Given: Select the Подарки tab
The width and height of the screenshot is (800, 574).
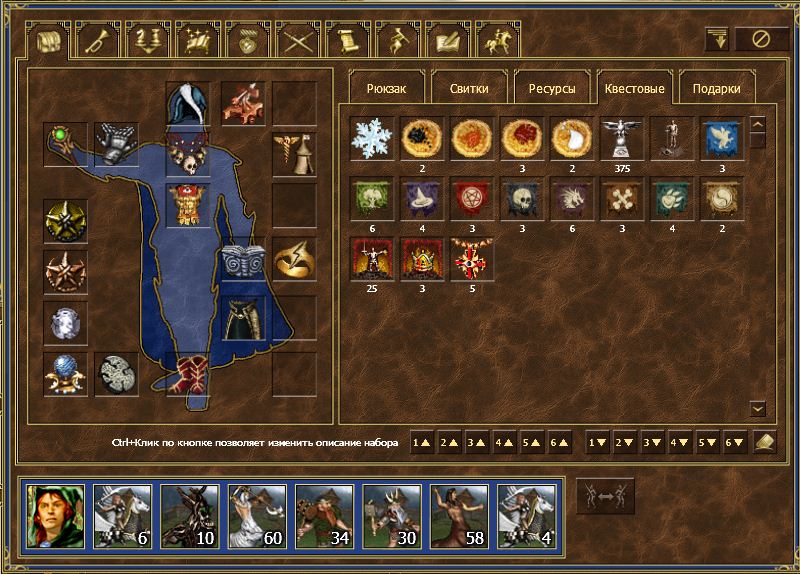Looking at the screenshot, I should point(716,88).
